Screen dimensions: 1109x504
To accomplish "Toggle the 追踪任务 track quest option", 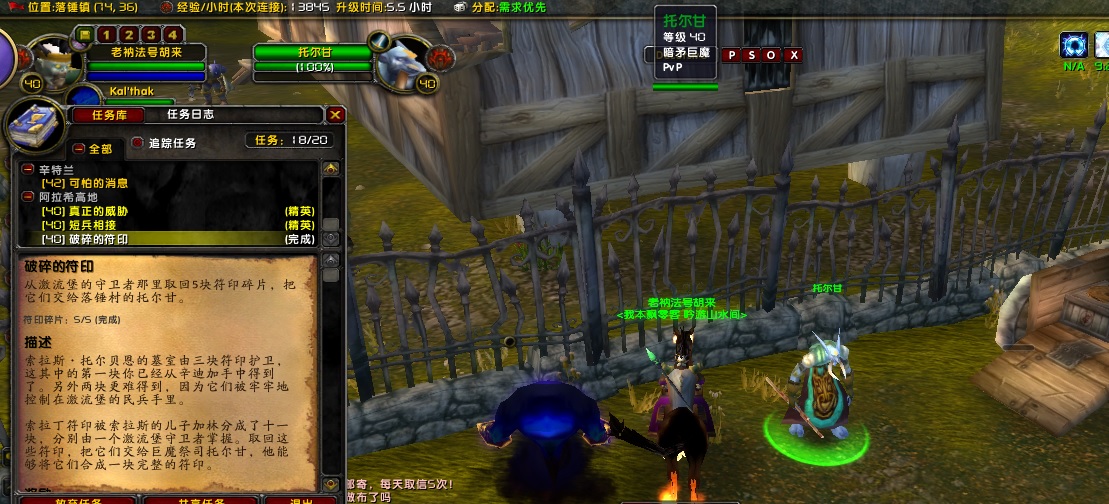I will (x=138, y=142).
